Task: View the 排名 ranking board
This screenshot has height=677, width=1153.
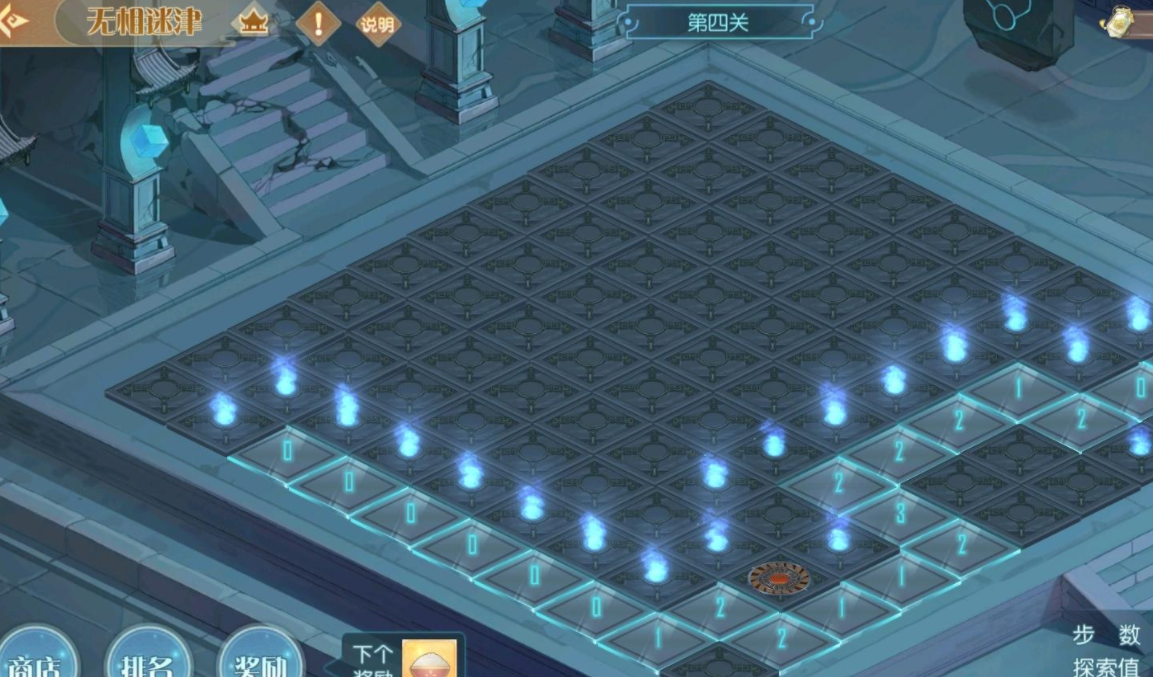Action: pos(148,655)
